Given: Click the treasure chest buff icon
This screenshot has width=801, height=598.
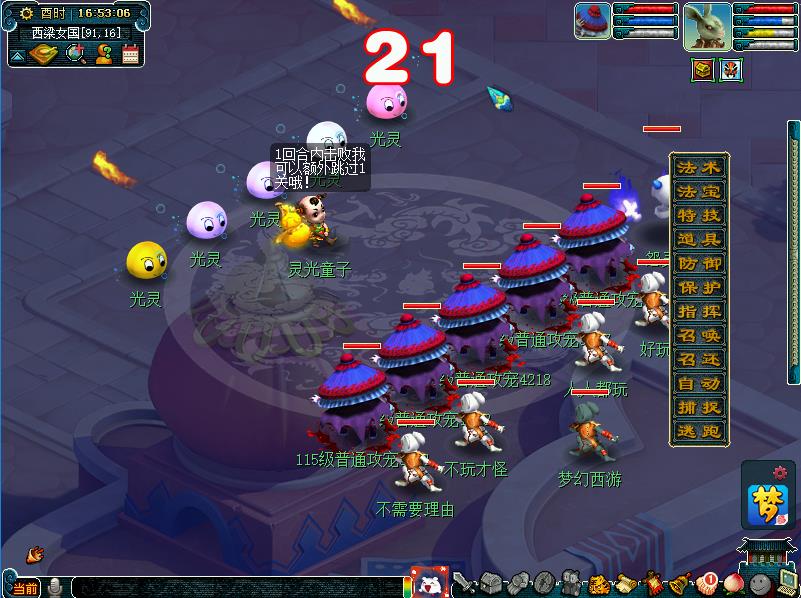Looking at the screenshot, I should (703, 70).
